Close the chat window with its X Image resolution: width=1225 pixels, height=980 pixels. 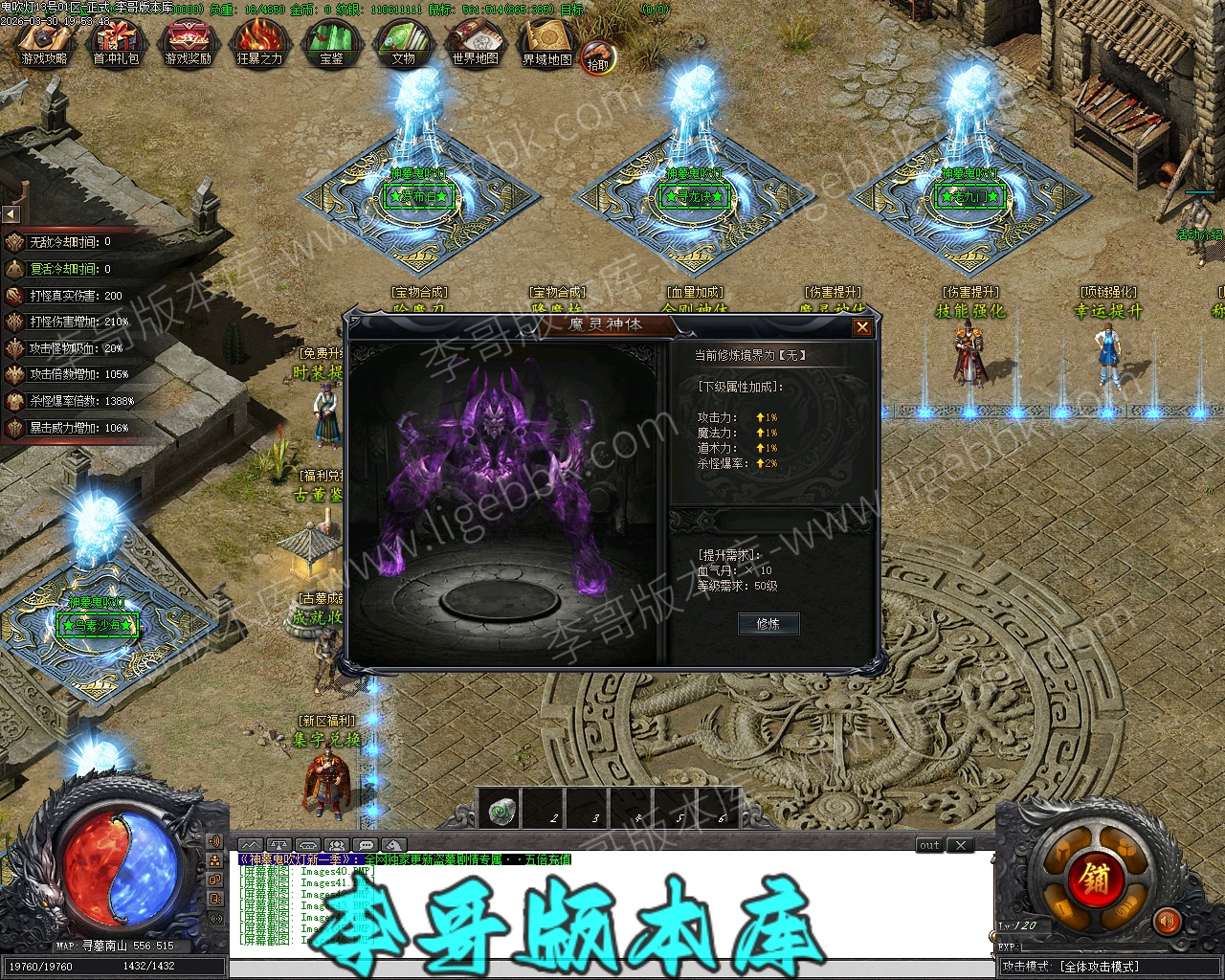(960, 845)
